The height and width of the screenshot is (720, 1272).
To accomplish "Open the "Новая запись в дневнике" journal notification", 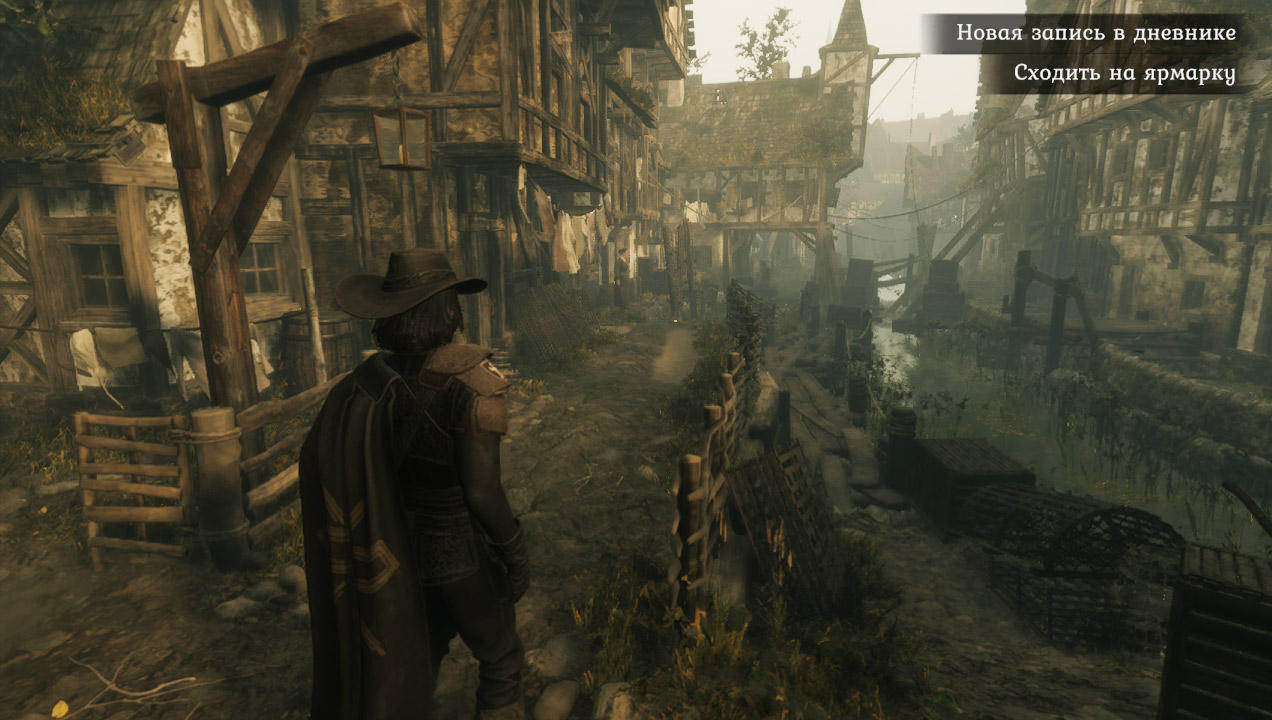I will (1095, 33).
